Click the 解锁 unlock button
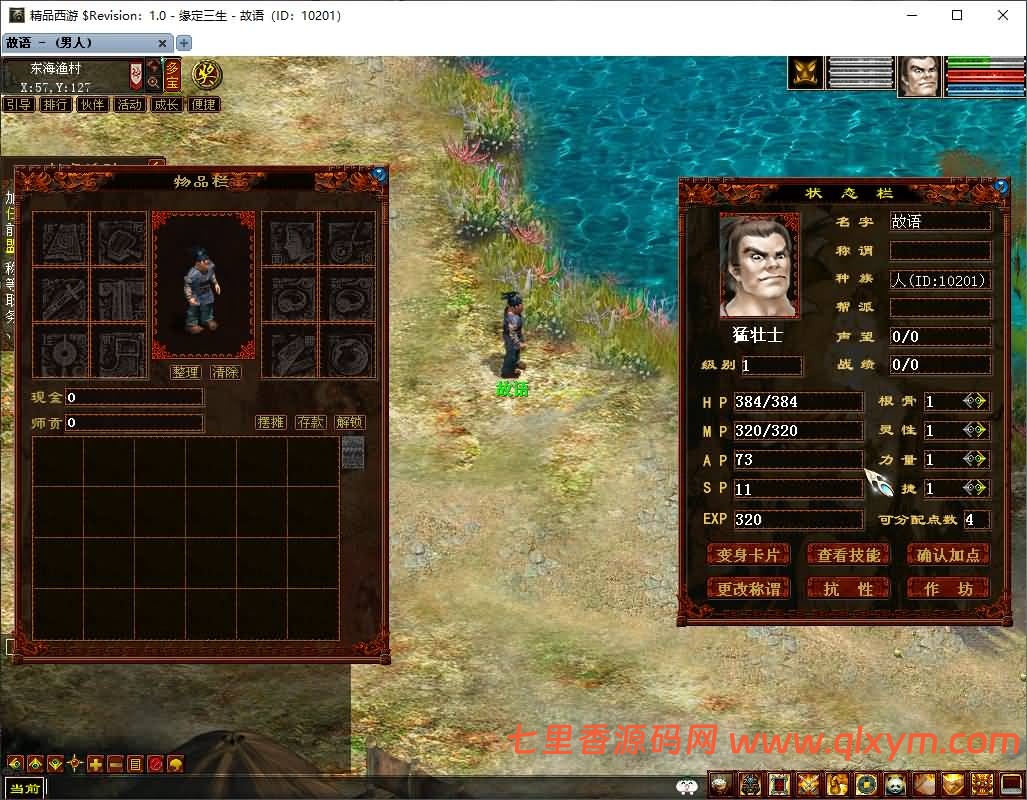Screen dimensions: 1027x800 [350, 423]
